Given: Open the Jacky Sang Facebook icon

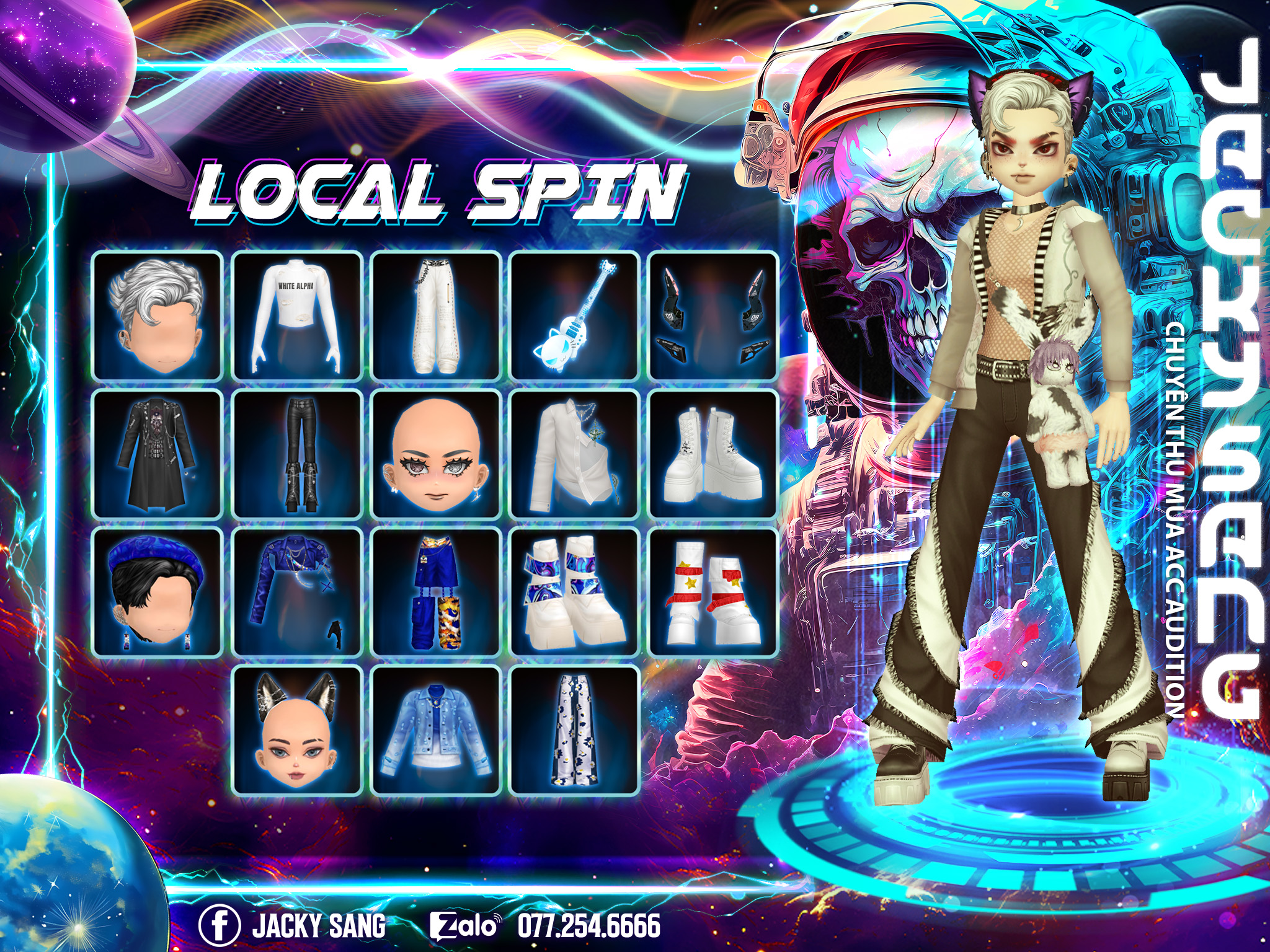Looking at the screenshot, I should pos(220,926).
